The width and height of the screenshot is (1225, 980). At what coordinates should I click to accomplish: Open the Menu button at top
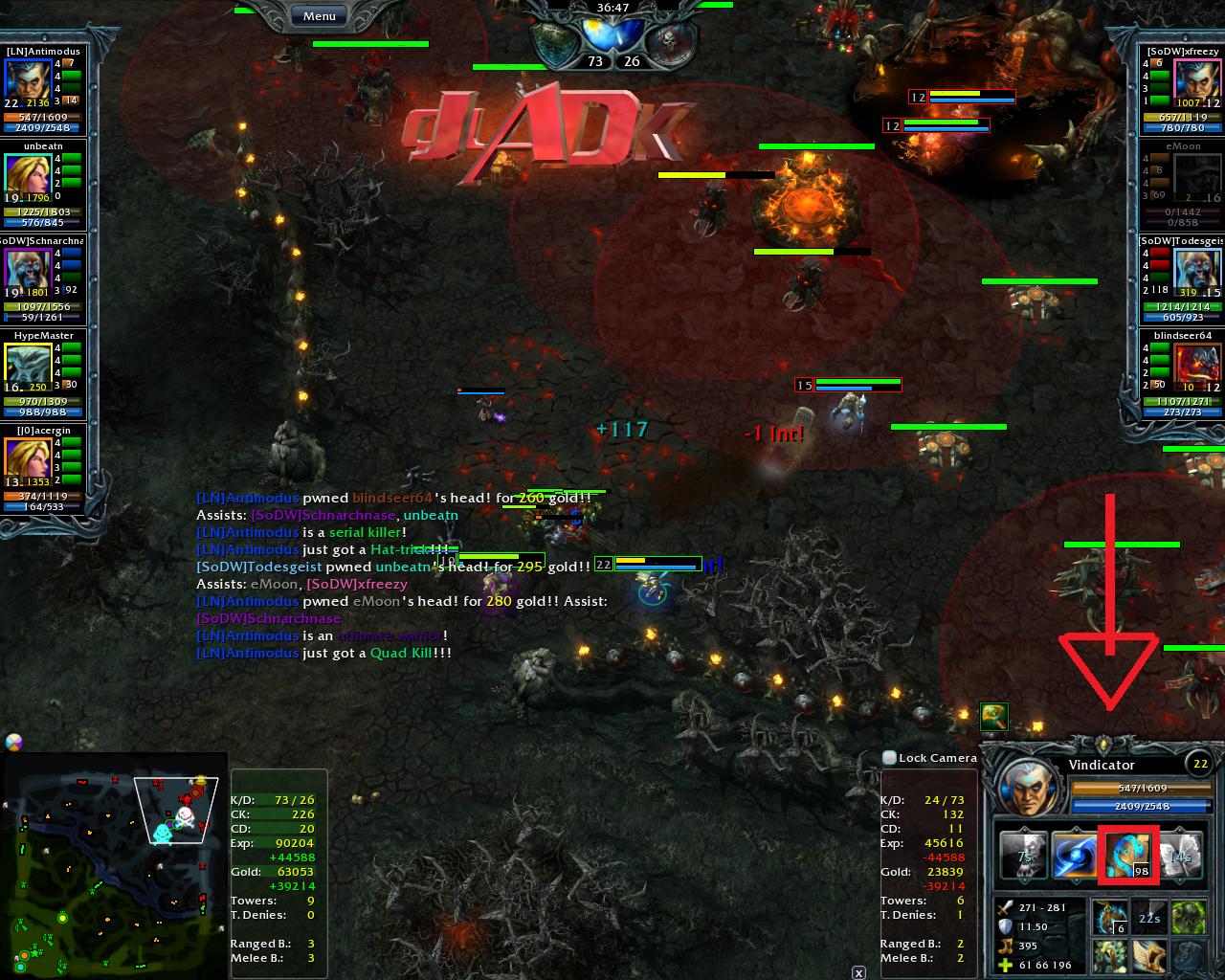(319, 16)
